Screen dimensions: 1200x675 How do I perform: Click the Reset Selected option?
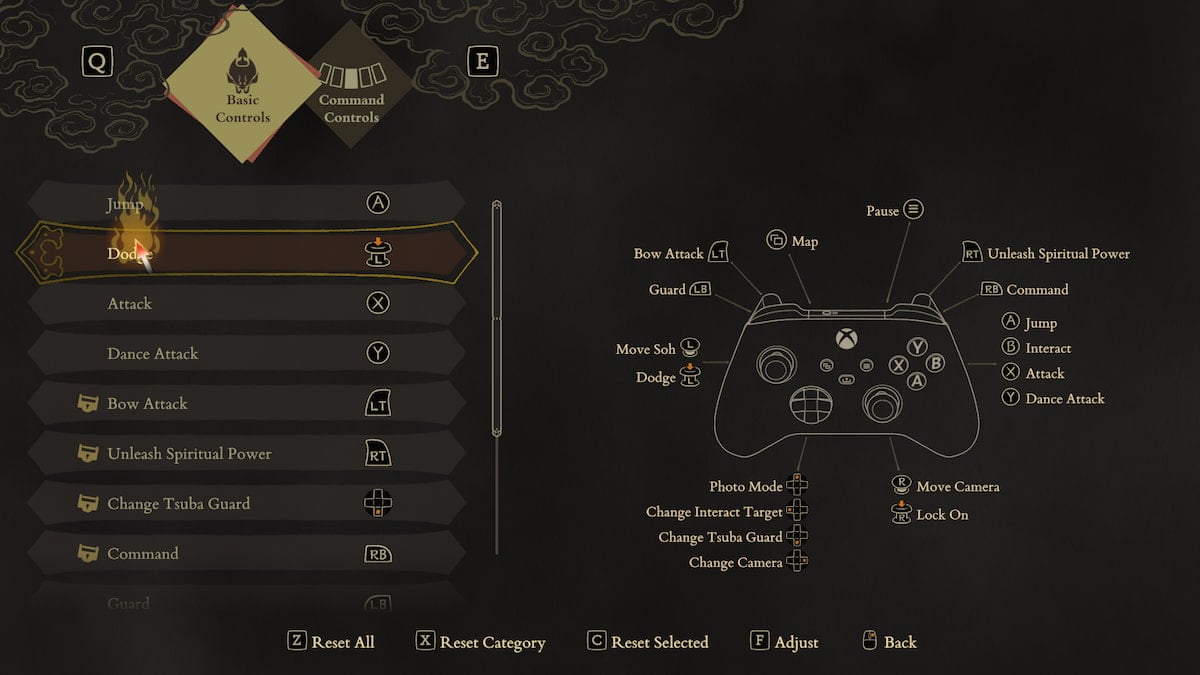648,642
